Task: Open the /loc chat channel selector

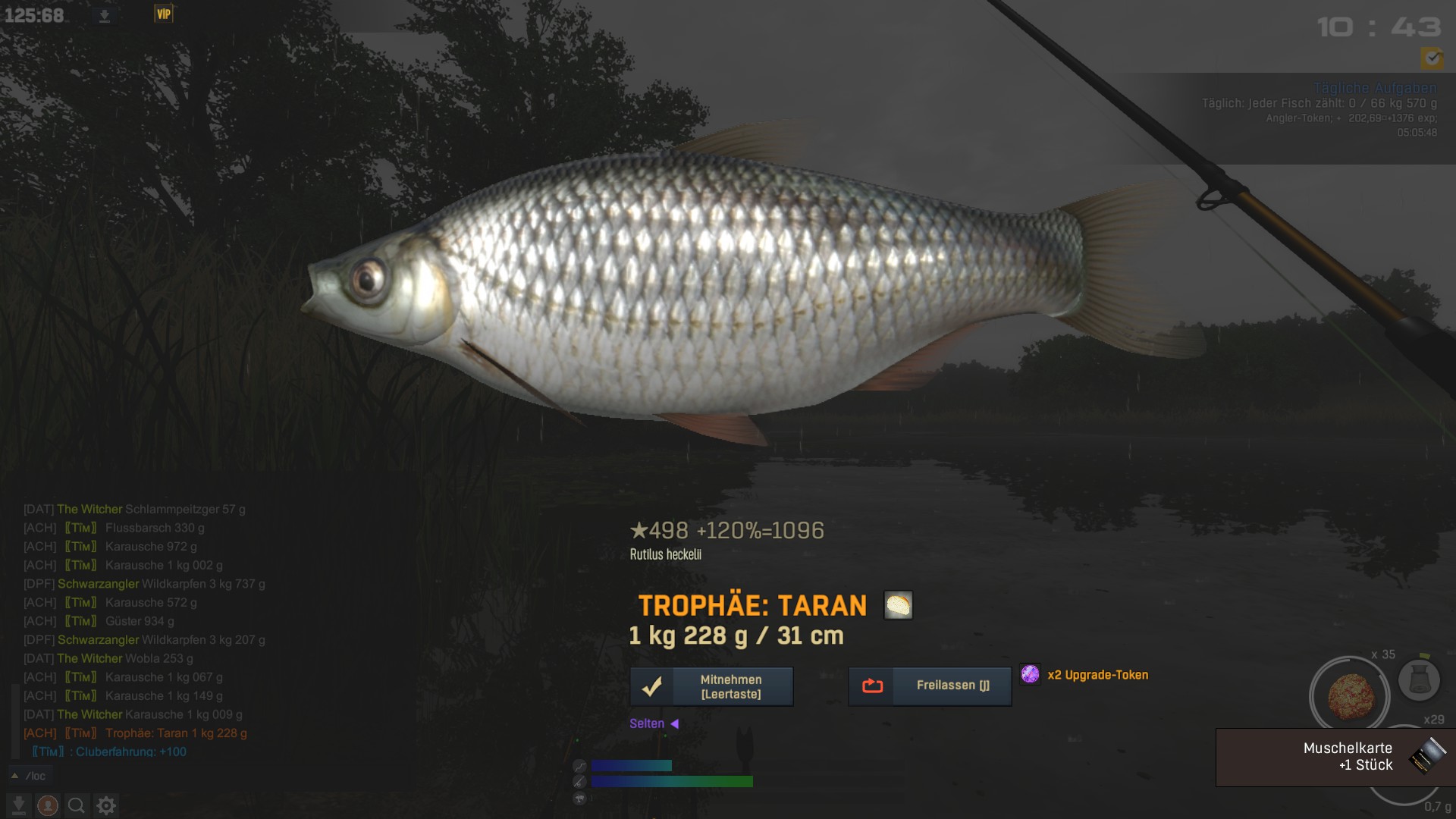Action: coord(29,776)
